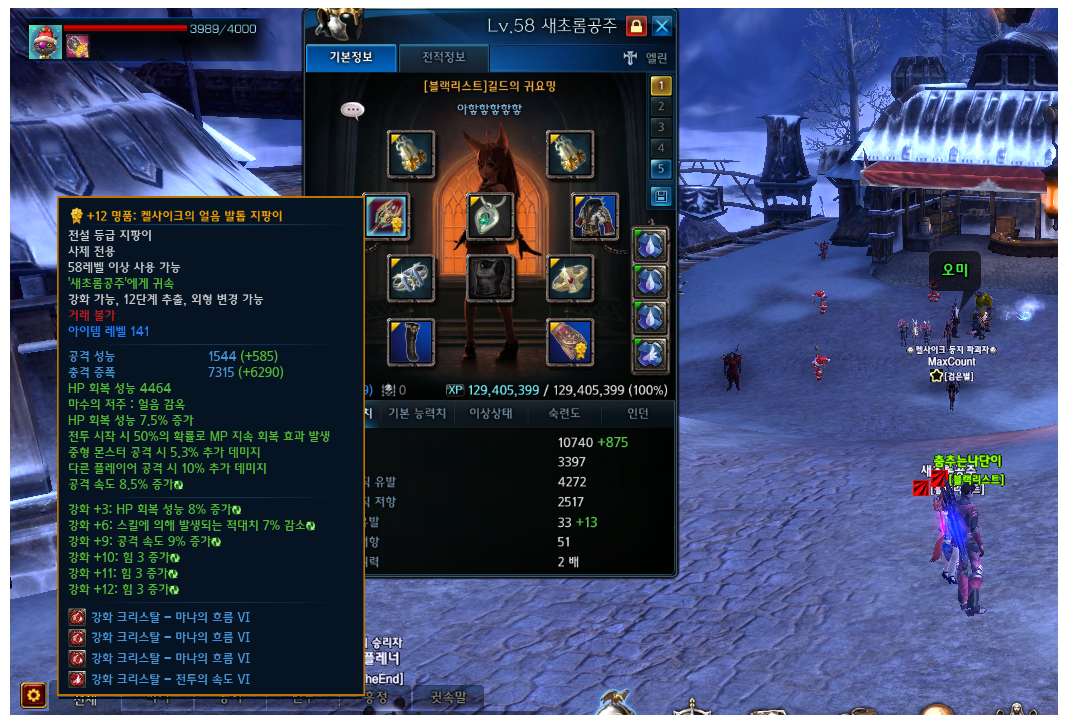Click the highlighted preset 1 button

pos(660,86)
